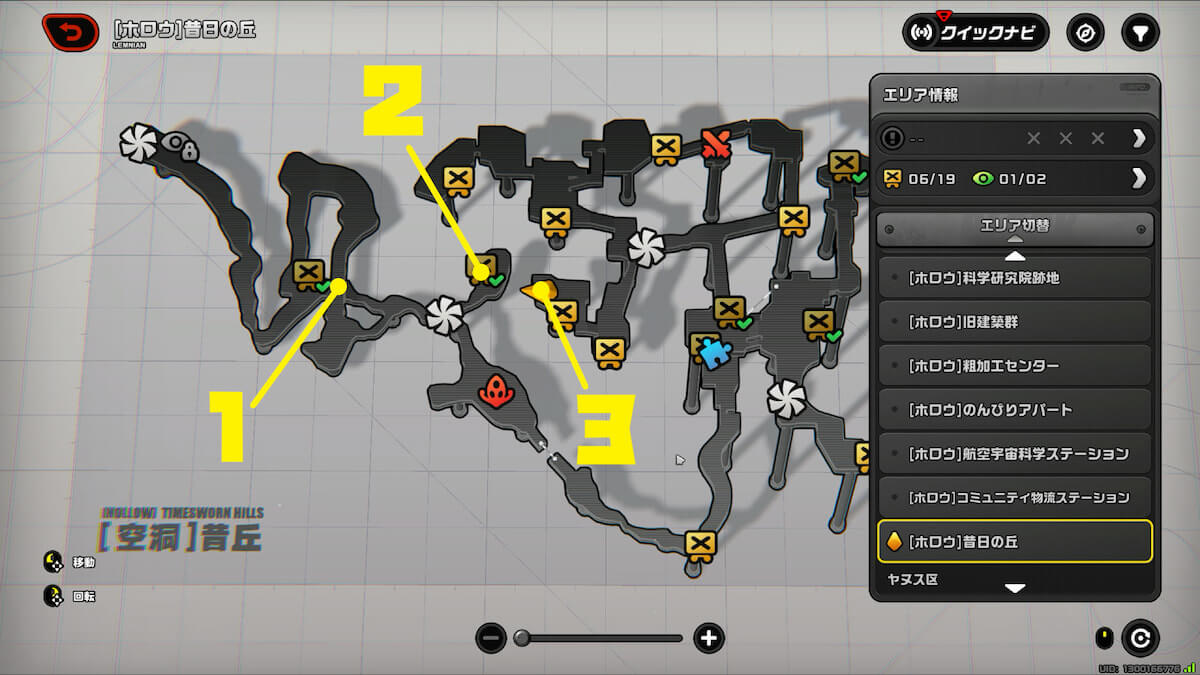Select the highlighted [ホロウ]昔日の丘 entry

point(1014,542)
